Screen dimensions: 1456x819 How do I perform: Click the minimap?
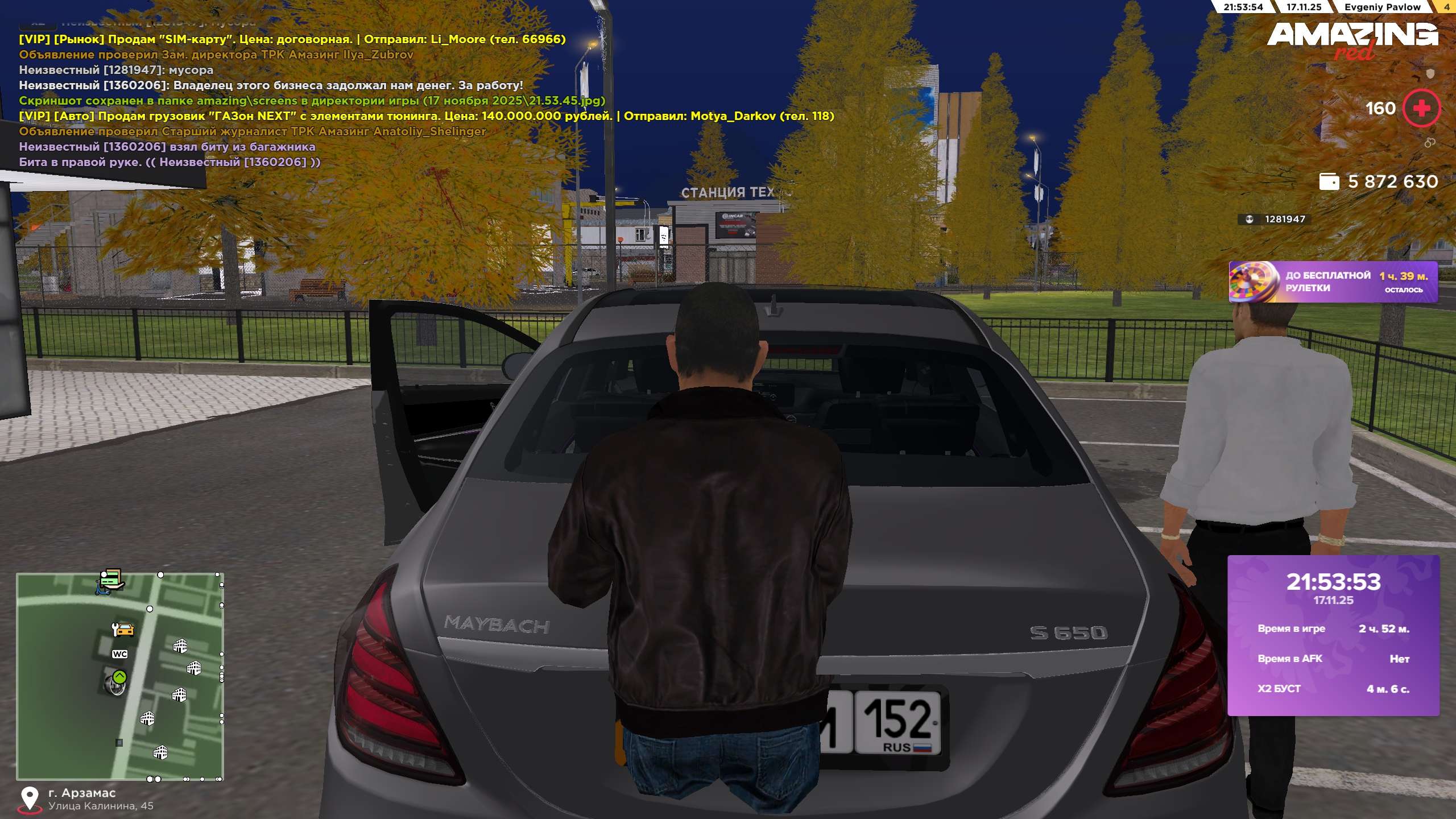point(120,676)
